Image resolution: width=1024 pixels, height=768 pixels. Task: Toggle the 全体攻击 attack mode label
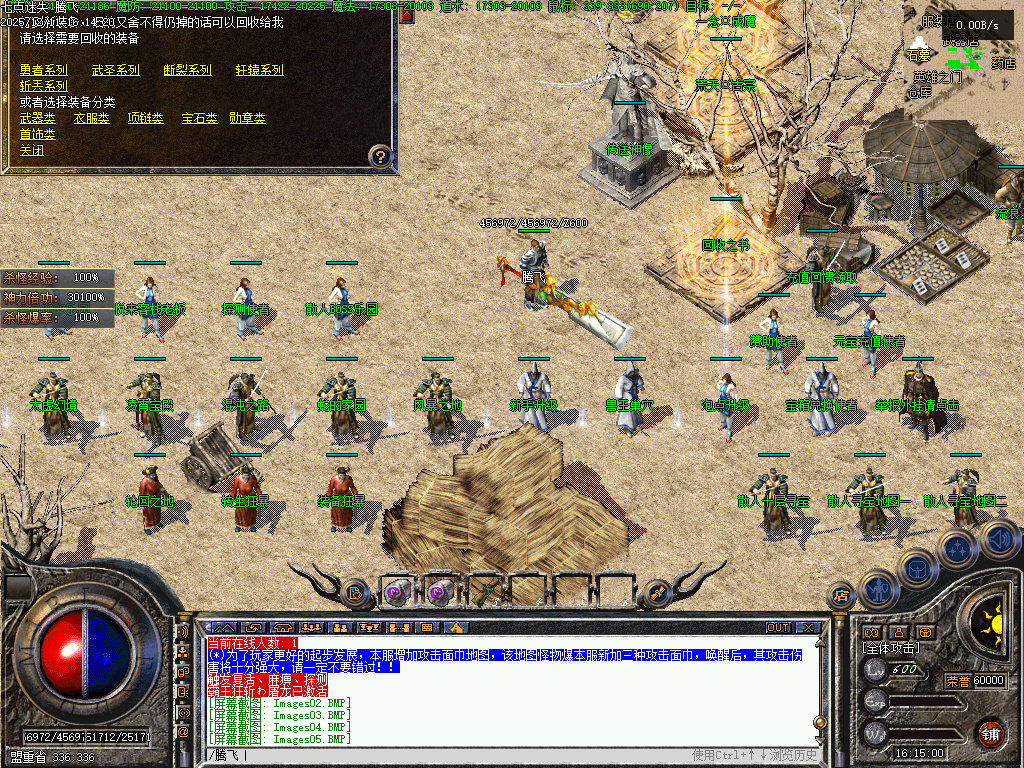click(x=890, y=648)
